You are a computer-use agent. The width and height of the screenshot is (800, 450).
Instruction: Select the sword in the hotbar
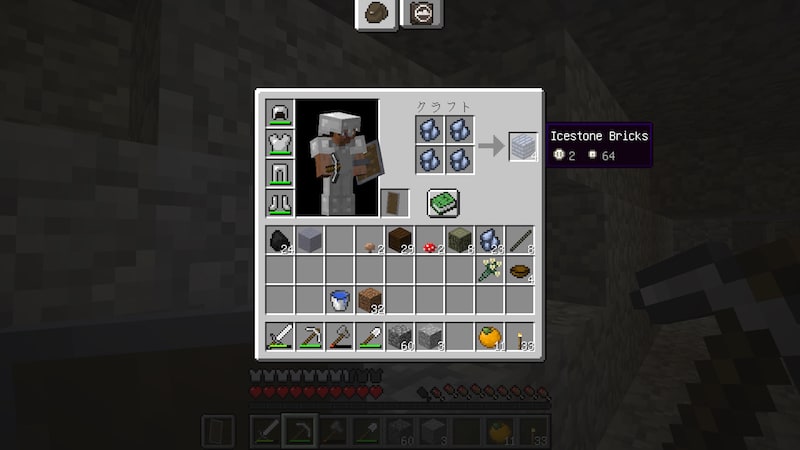[279, 337]
